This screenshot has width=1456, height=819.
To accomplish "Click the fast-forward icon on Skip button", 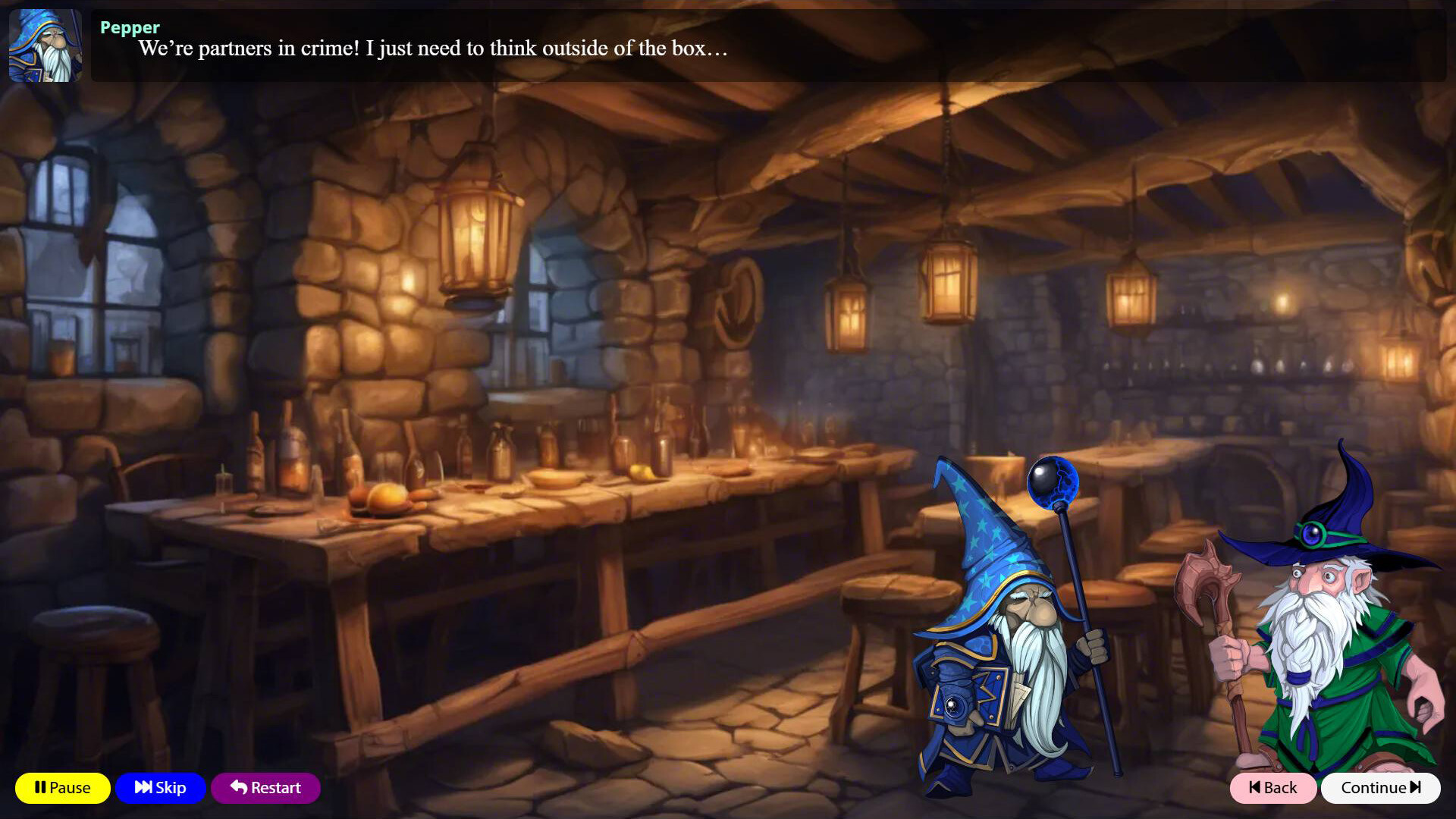I will point(143,788).
